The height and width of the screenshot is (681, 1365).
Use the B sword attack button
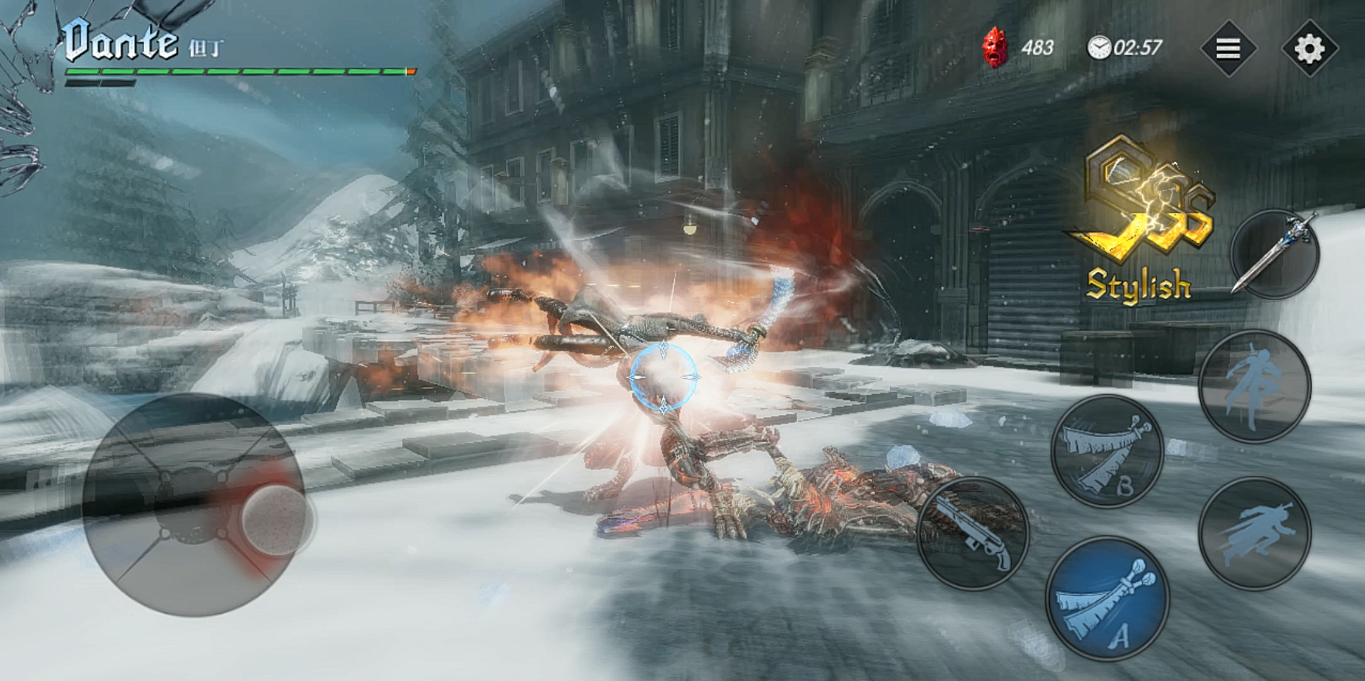tap(1106, 450)
